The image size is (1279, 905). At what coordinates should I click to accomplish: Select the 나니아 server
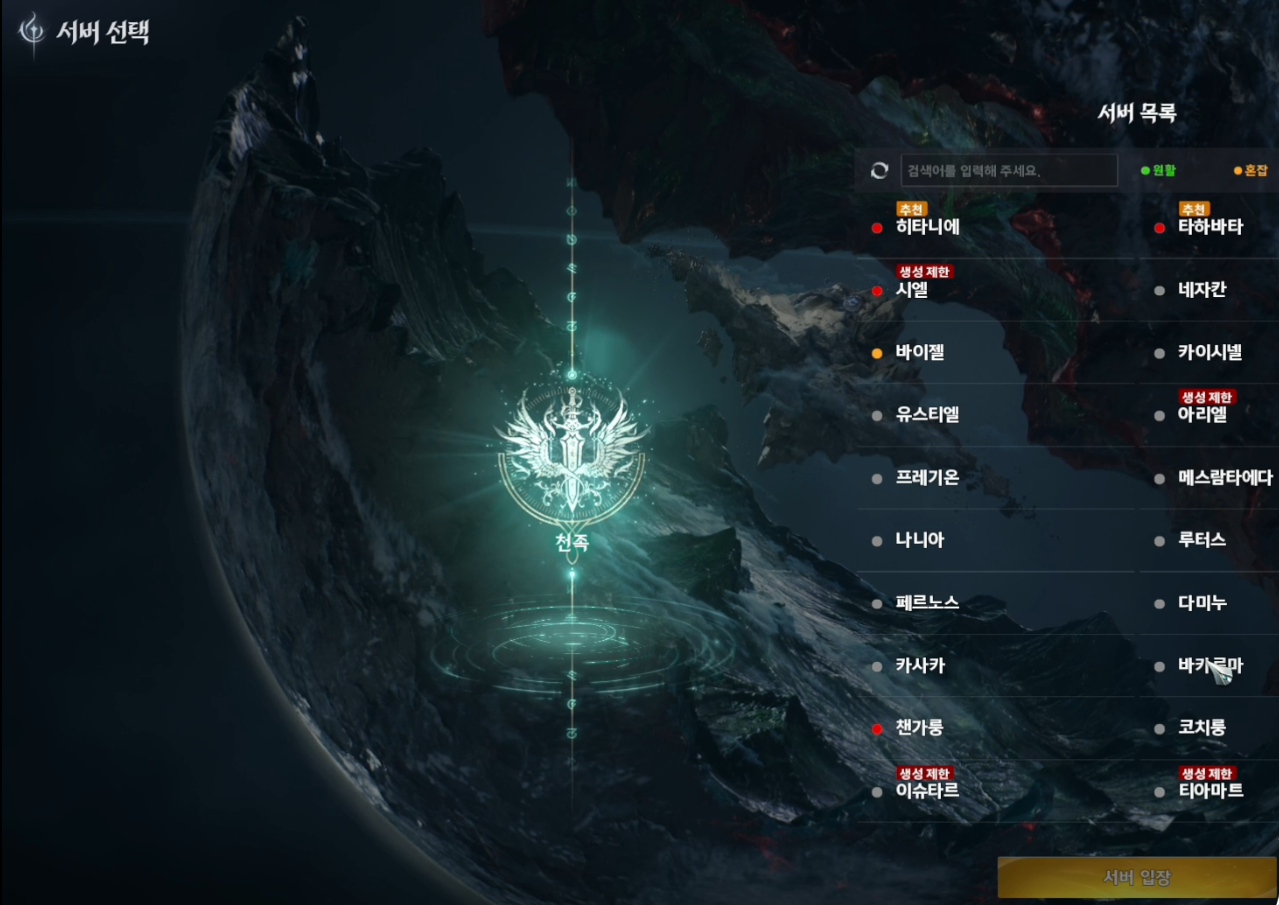[x=920, y=540]
